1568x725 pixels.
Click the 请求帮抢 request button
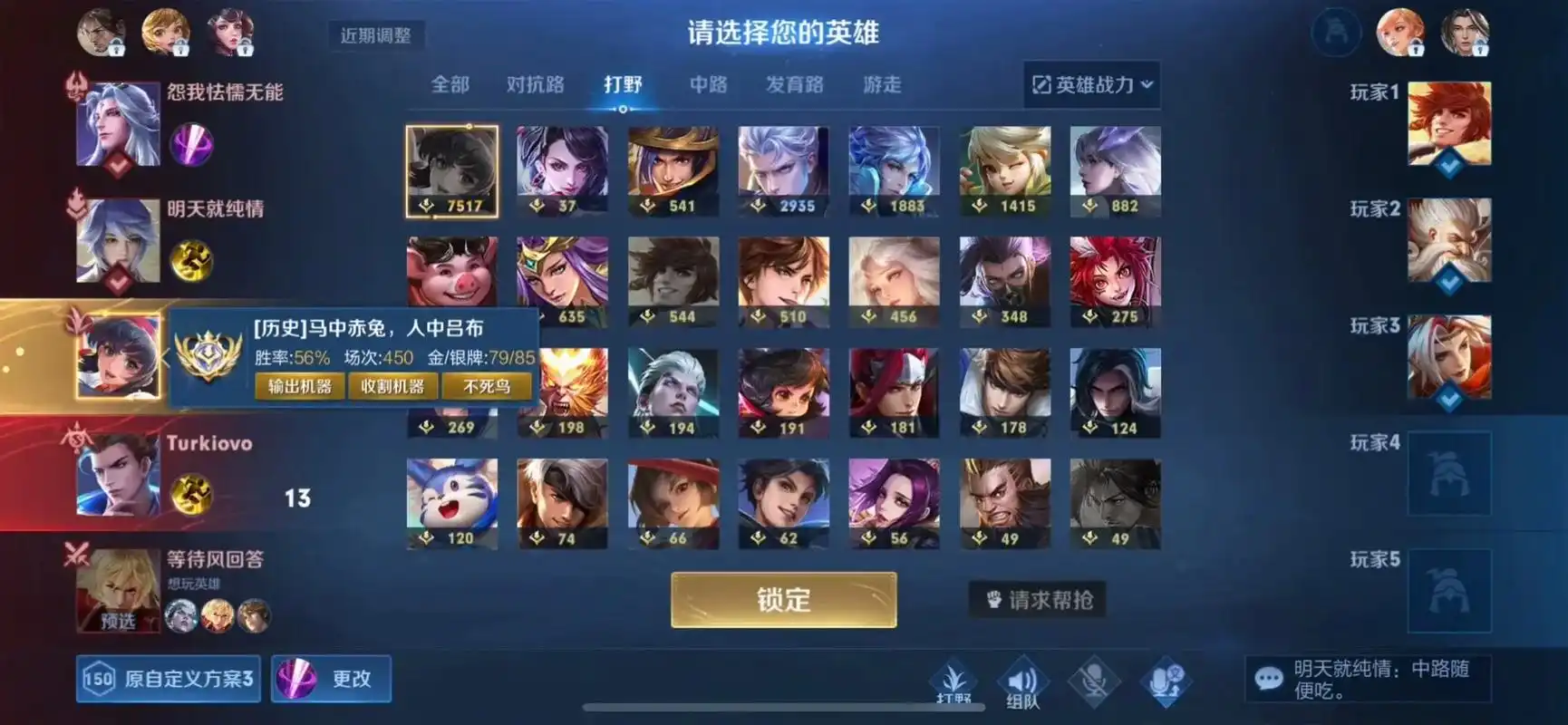[x=1037, y=599]
